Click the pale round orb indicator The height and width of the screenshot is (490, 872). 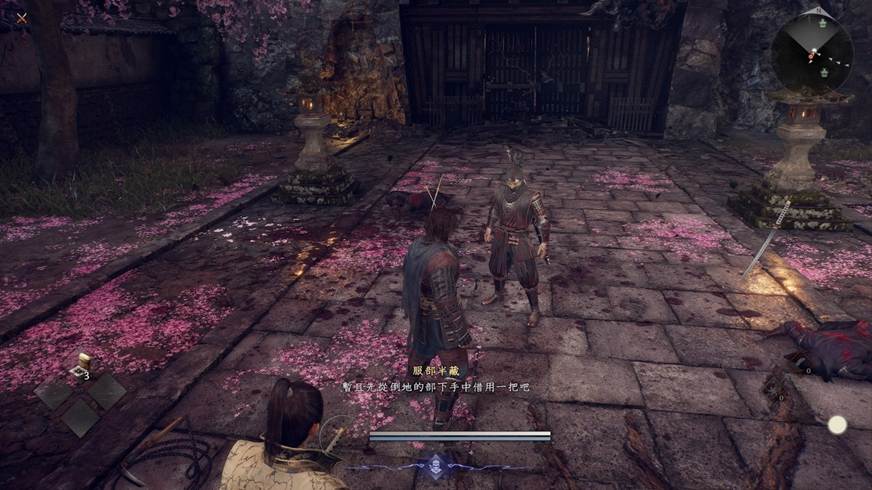pyautogui.click(x=837, y=425)
